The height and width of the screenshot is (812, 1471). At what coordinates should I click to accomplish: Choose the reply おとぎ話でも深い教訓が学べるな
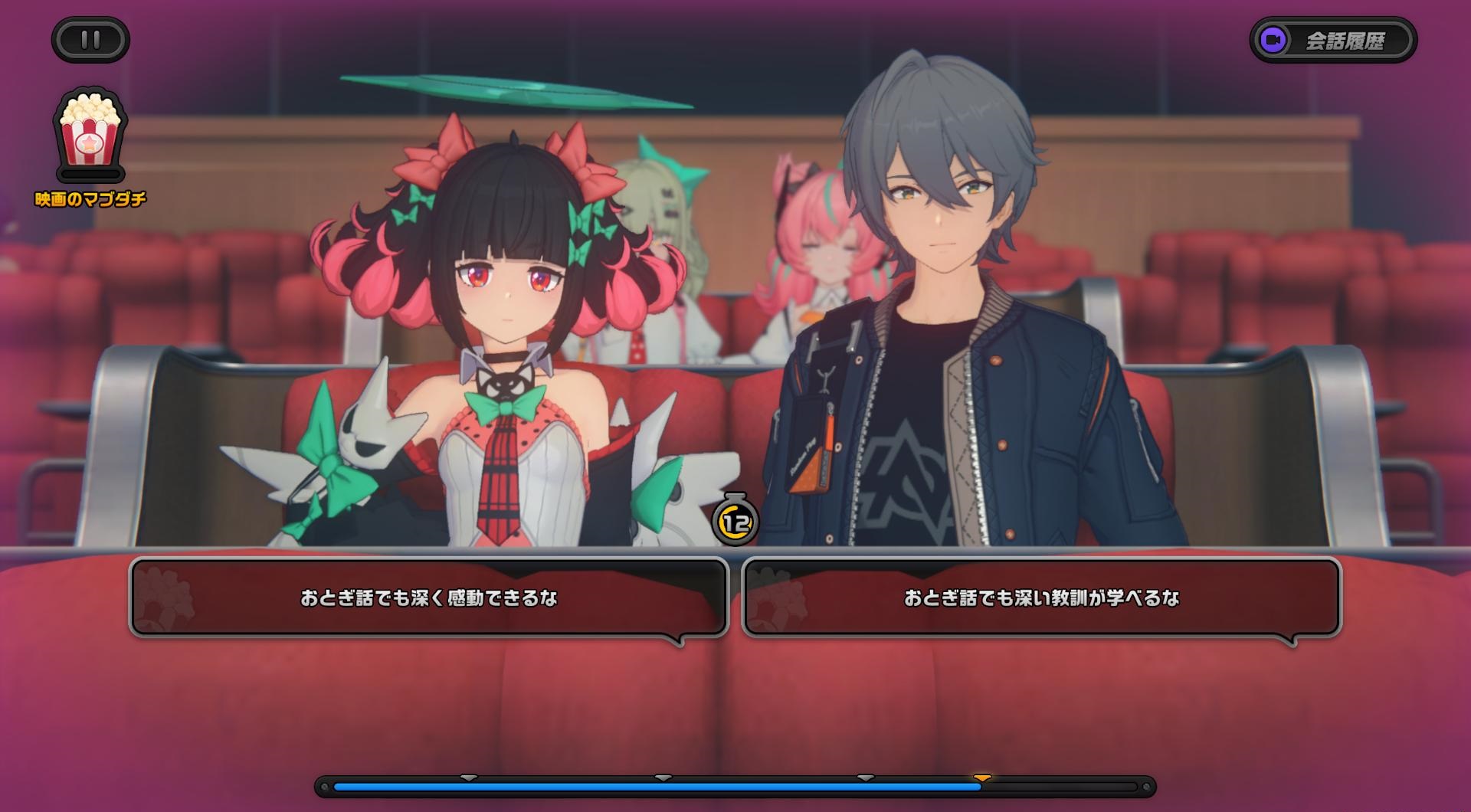1041,598
